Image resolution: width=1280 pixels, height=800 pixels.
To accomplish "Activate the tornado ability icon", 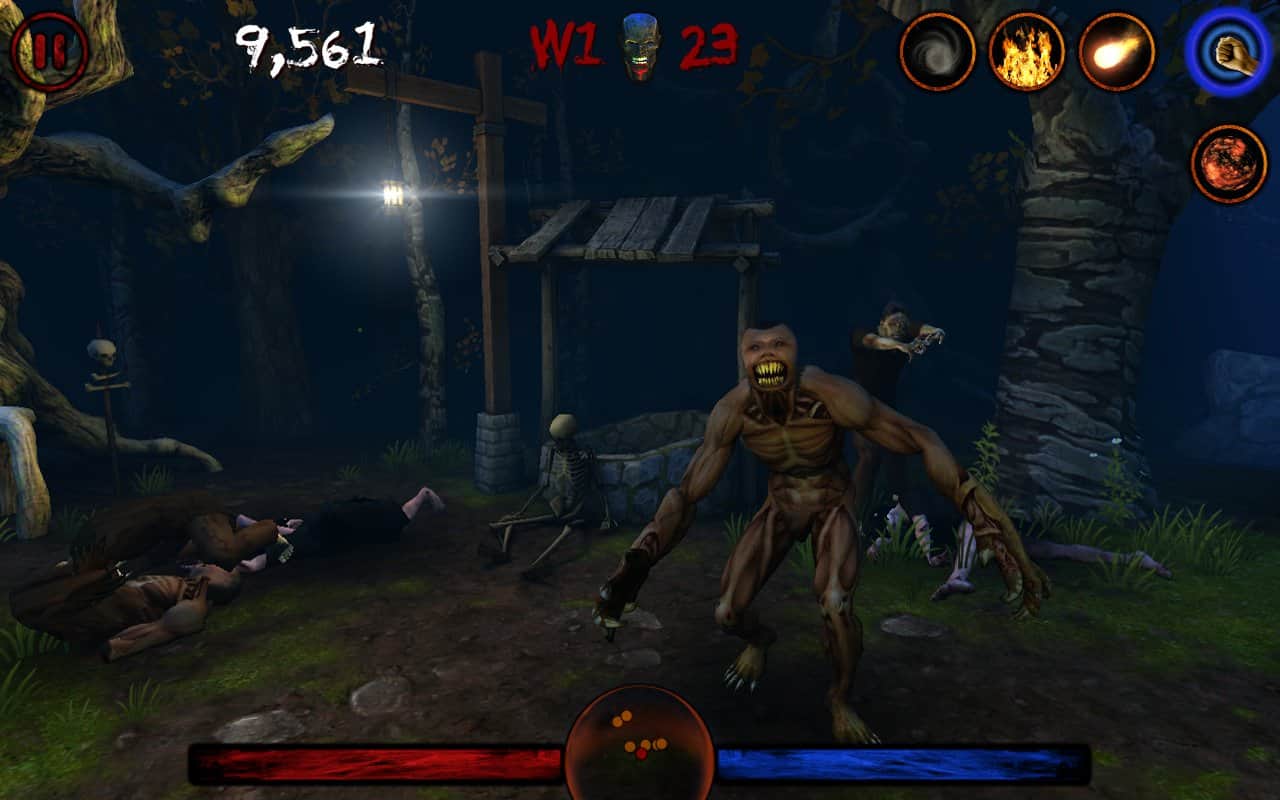I will point(938,48).
